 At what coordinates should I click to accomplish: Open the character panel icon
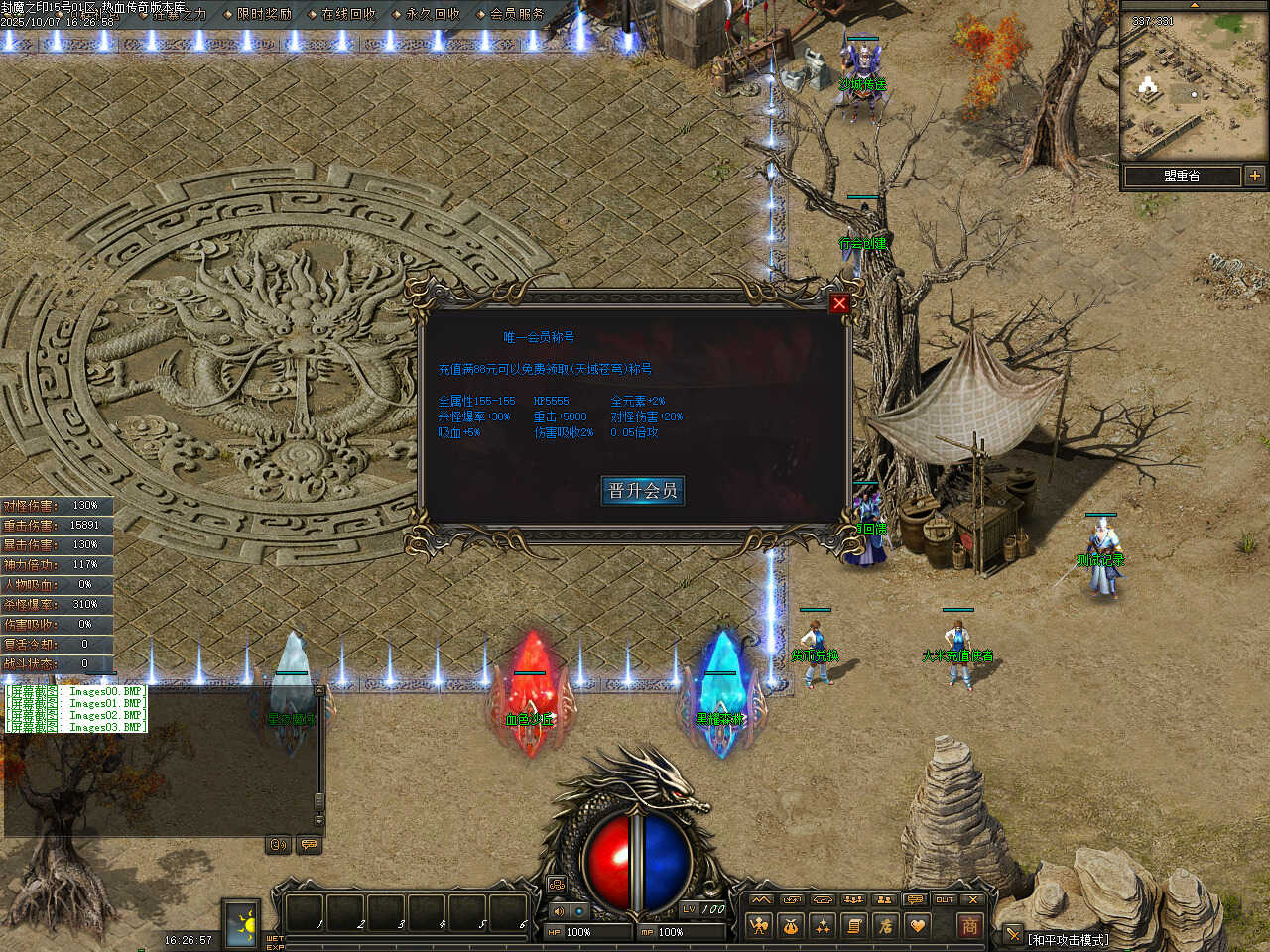point(759,926)
